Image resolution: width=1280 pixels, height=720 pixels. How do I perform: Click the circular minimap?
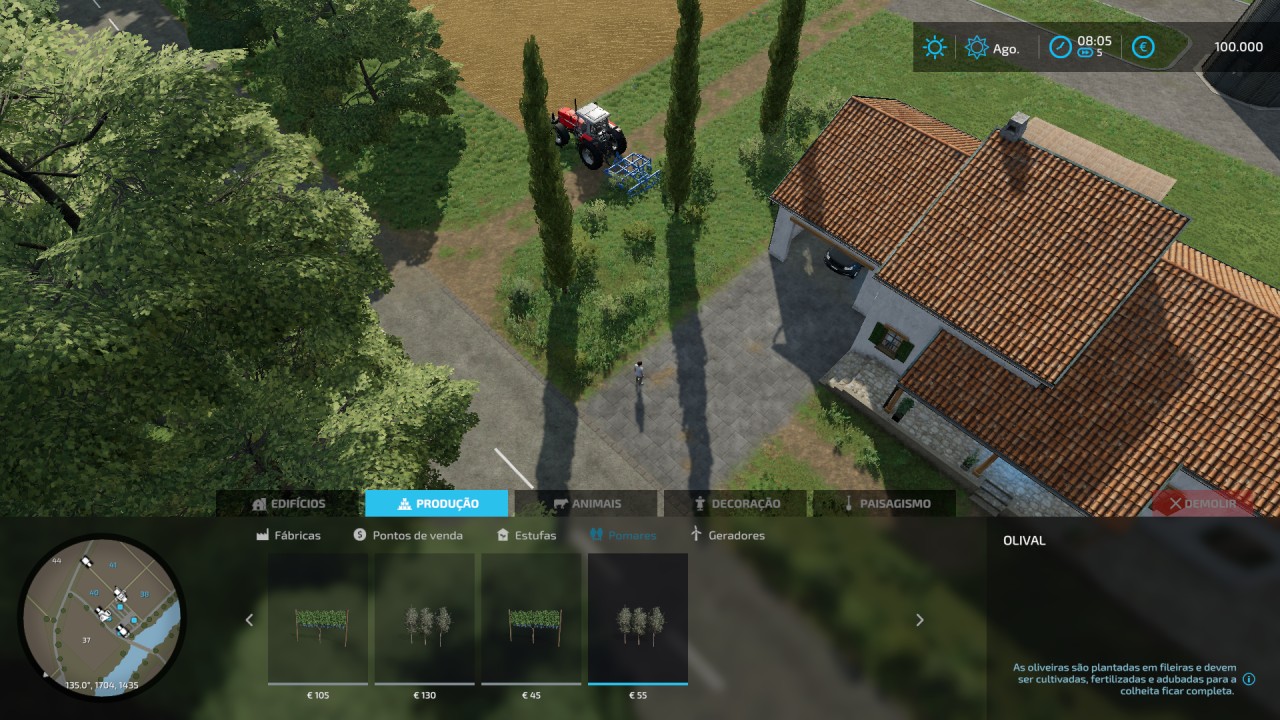click(101, 616)
